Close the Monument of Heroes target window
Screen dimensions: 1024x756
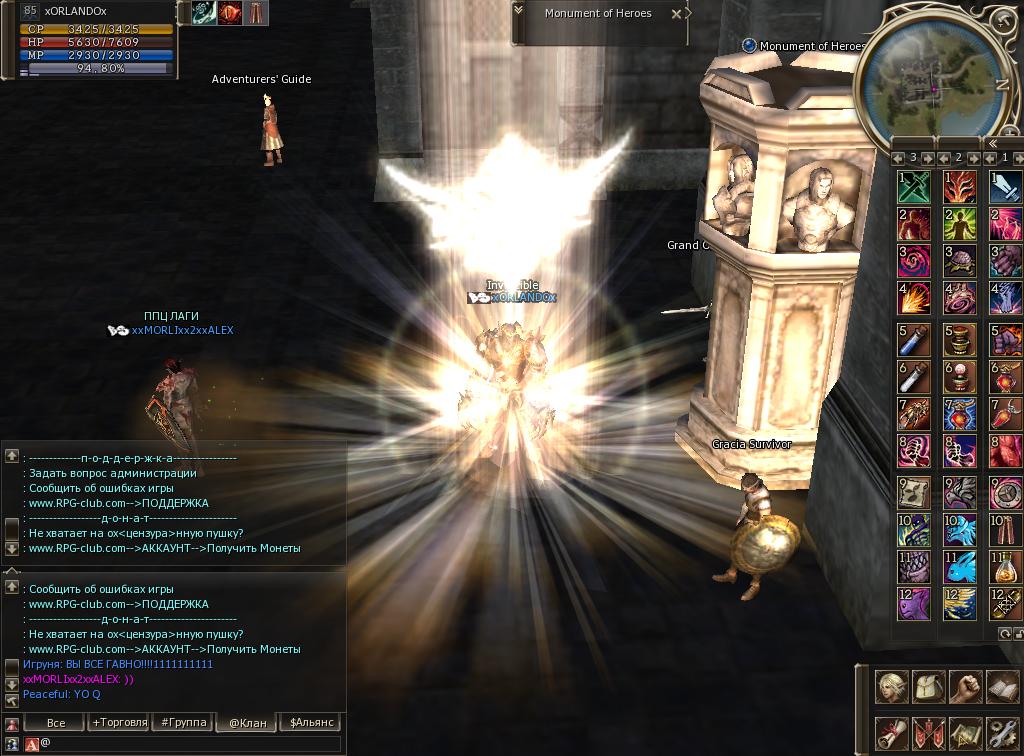(x=677, y=14)
